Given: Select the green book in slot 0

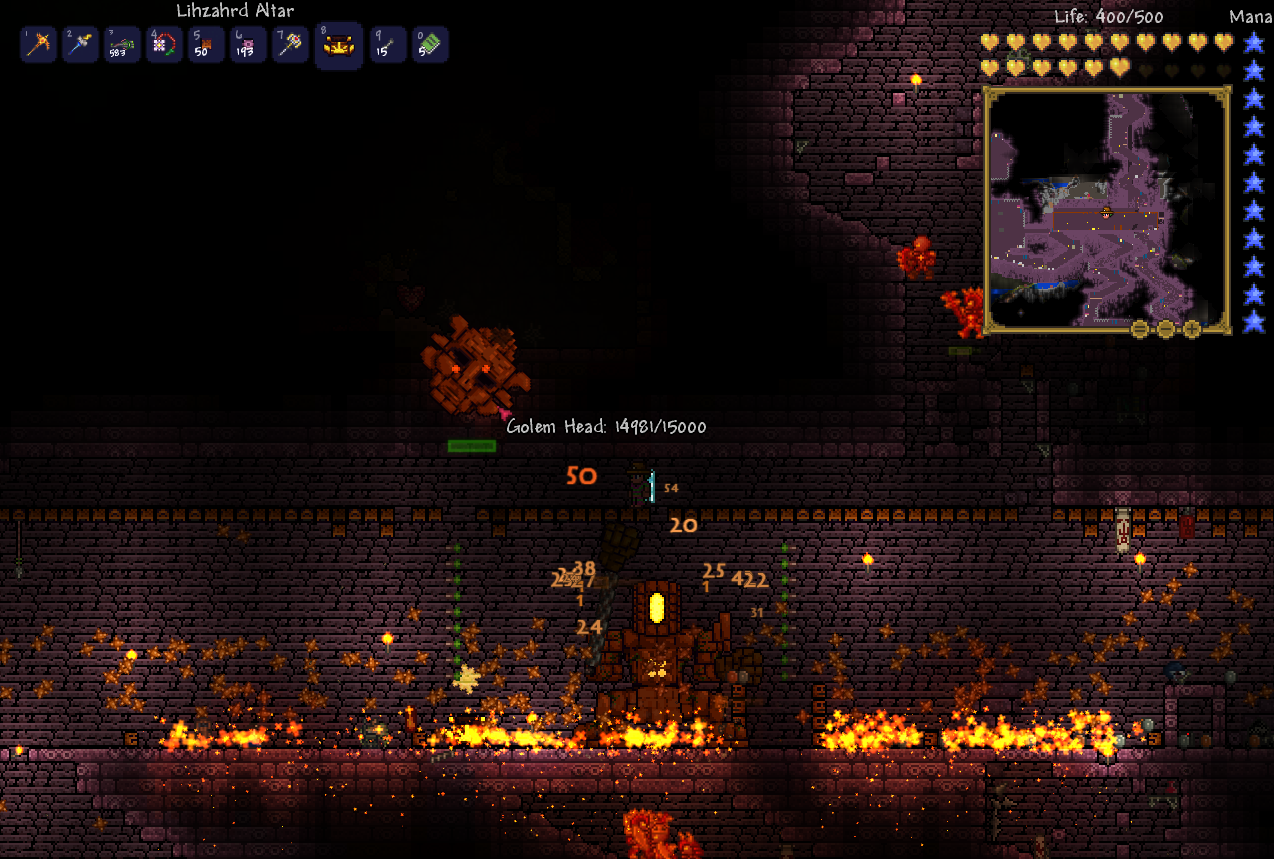Looking at the screenshot, I should tap(430, 45).
